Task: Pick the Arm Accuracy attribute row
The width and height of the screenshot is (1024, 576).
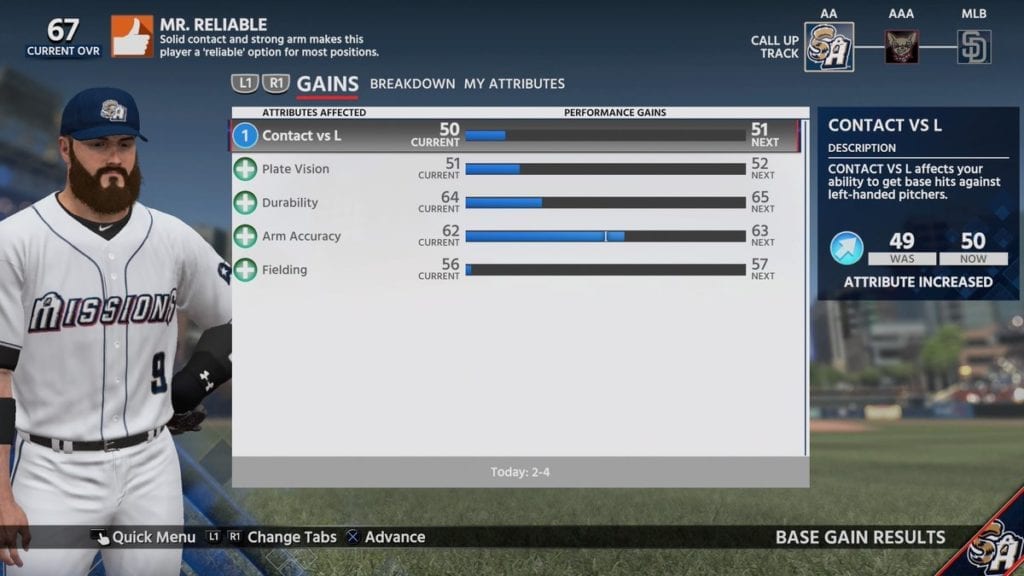Action: (x=515, y=236)
